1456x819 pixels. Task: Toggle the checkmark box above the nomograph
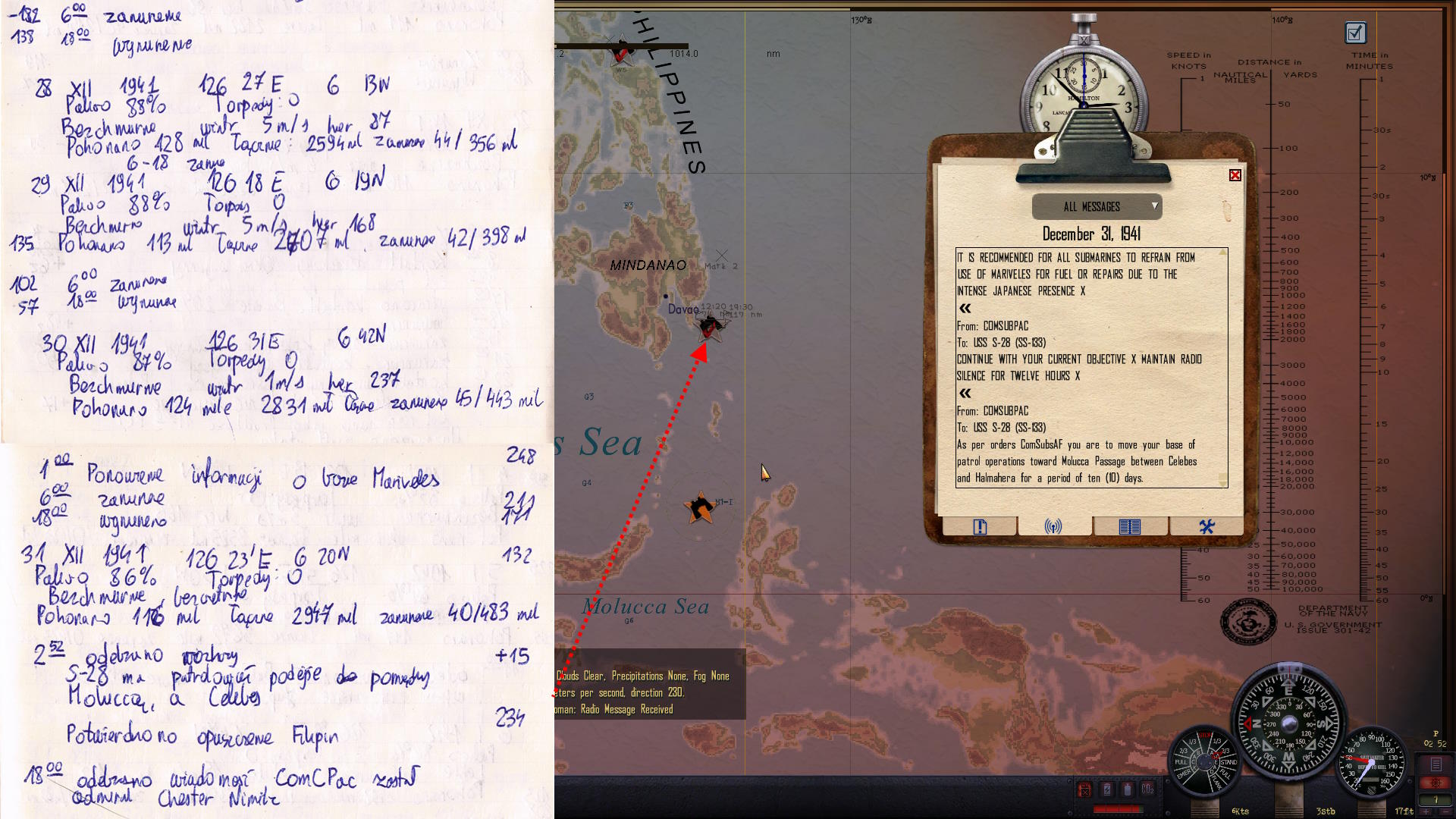(1355, 33)
